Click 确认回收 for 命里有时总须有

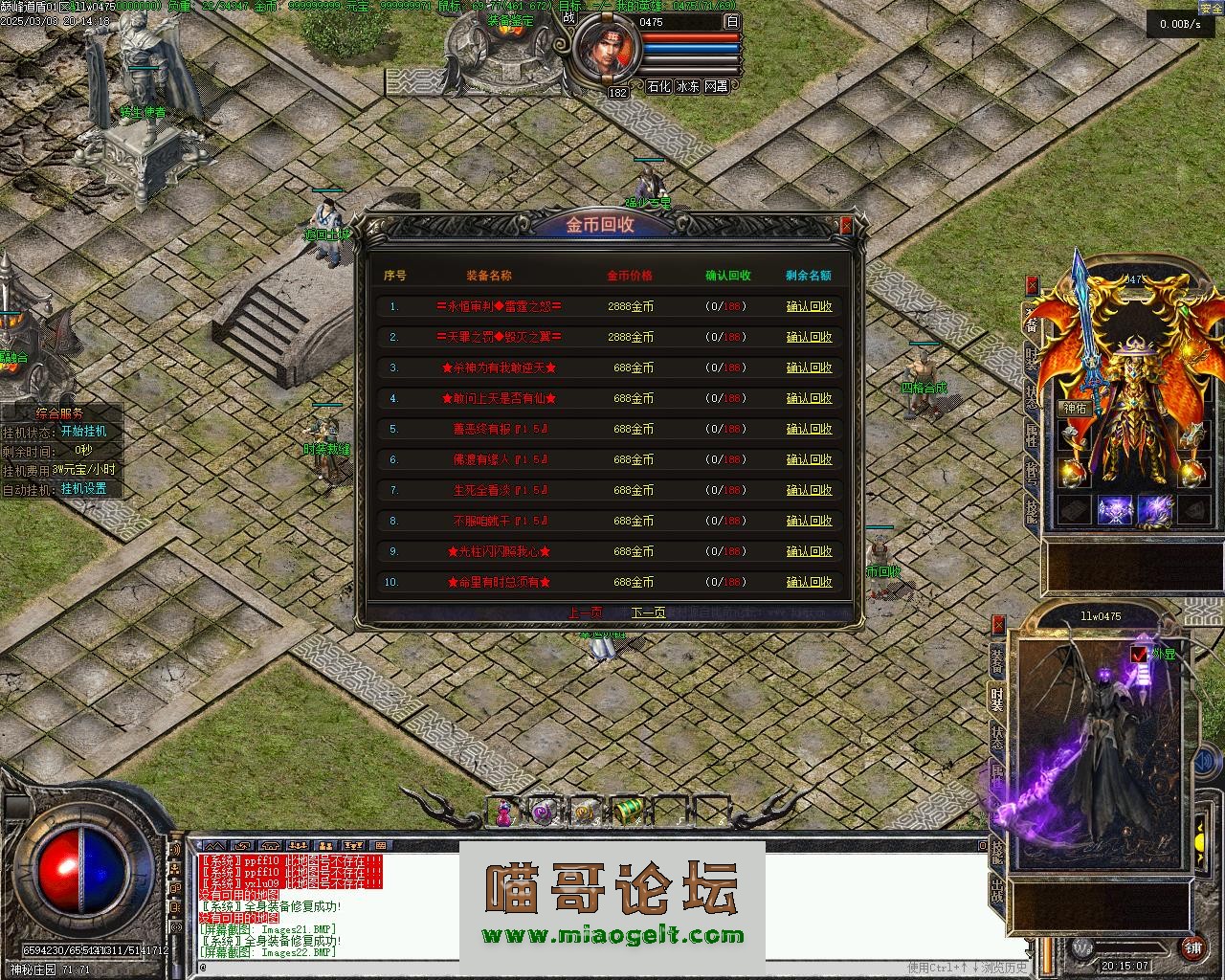pos(809,583)
